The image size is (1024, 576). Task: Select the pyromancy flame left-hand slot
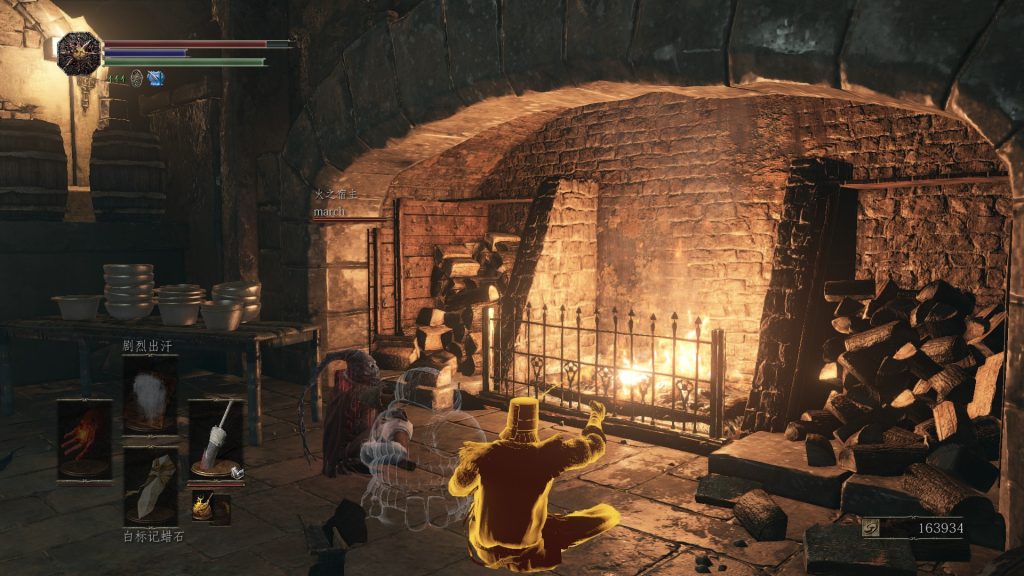tap(84, 438)
